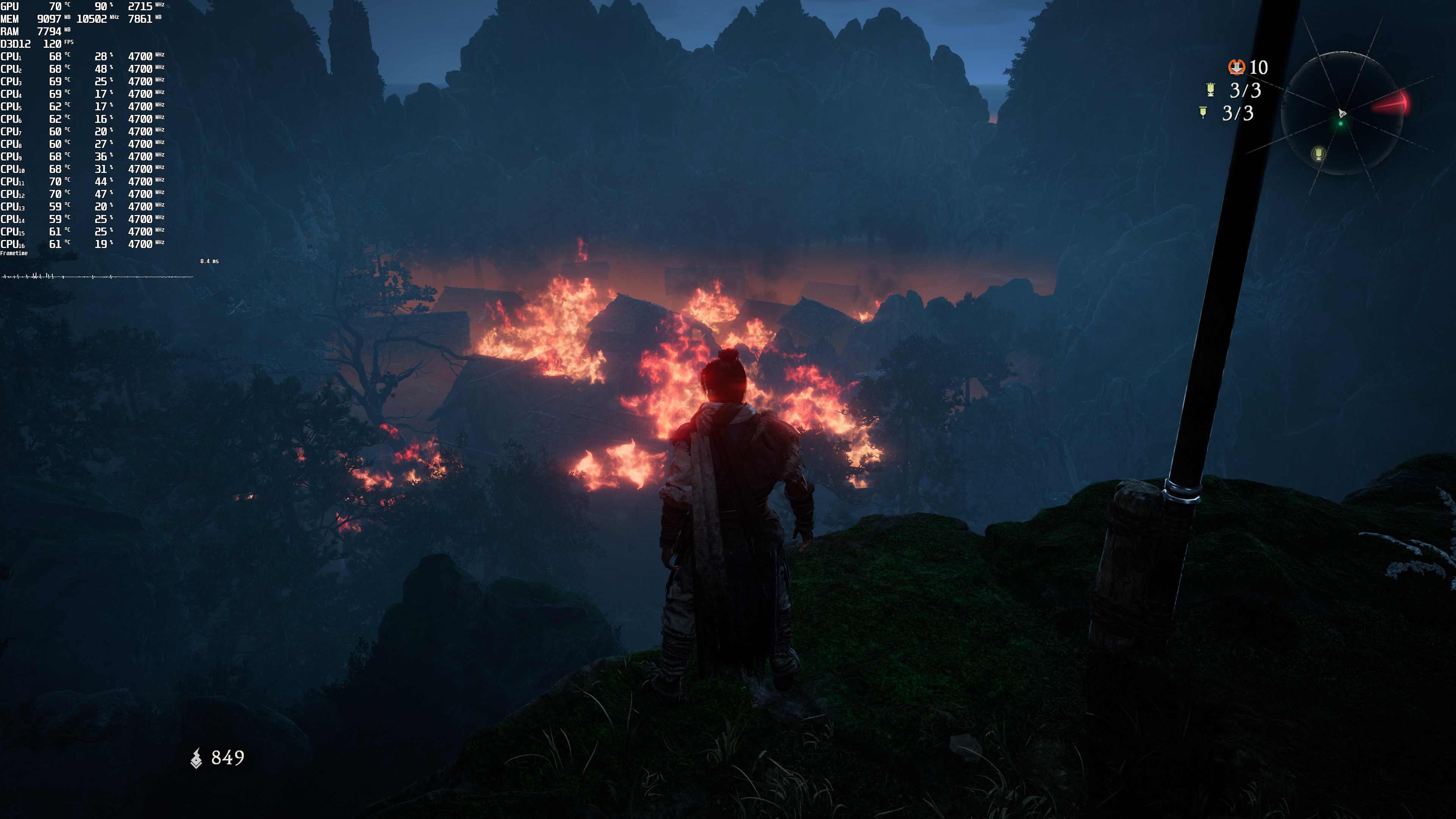Viewport: 1456px width, 819px height.
Task: Click the green dot marker on the minimap
Action: point(1340,123)
